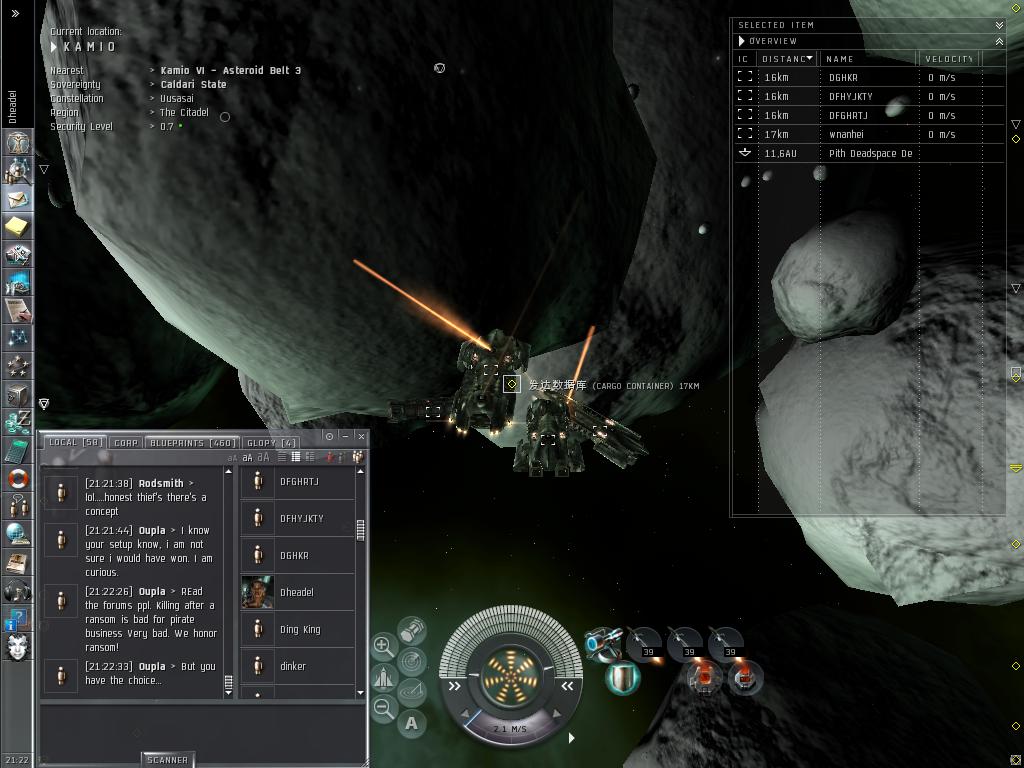Open the Blueprints chat channel tab
The width and height of the screenshot is (1024, 768).
tap(192, 442)
